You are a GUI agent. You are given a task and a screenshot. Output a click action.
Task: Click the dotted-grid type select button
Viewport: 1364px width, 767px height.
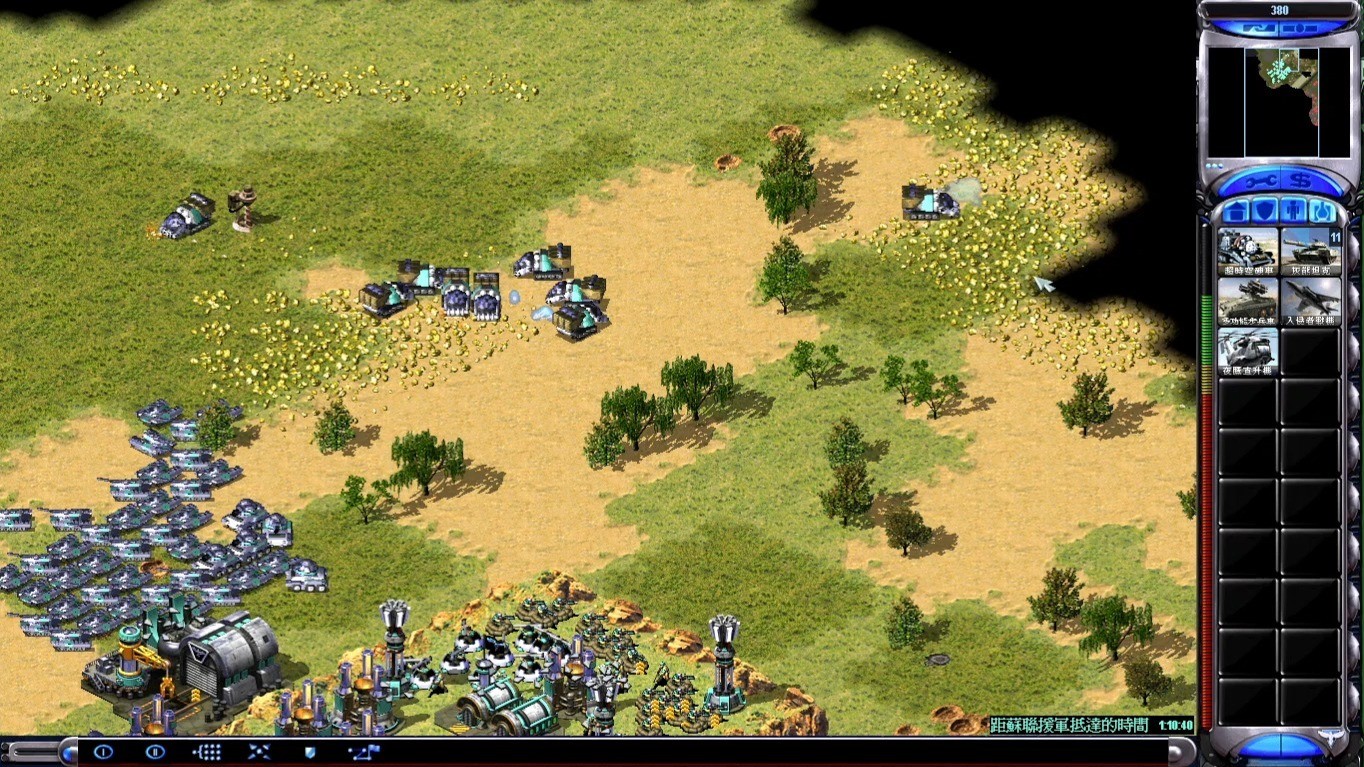[207, 752]
